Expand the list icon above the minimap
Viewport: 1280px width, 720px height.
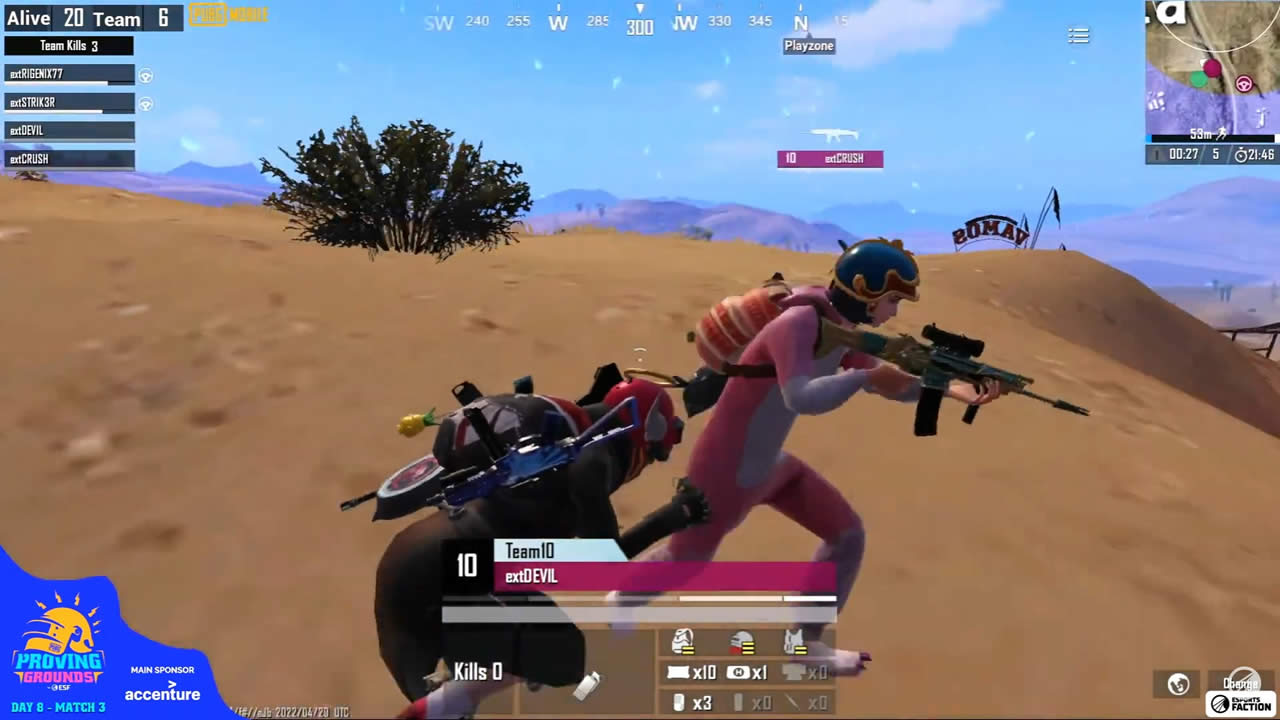(x=1078, y=35)
